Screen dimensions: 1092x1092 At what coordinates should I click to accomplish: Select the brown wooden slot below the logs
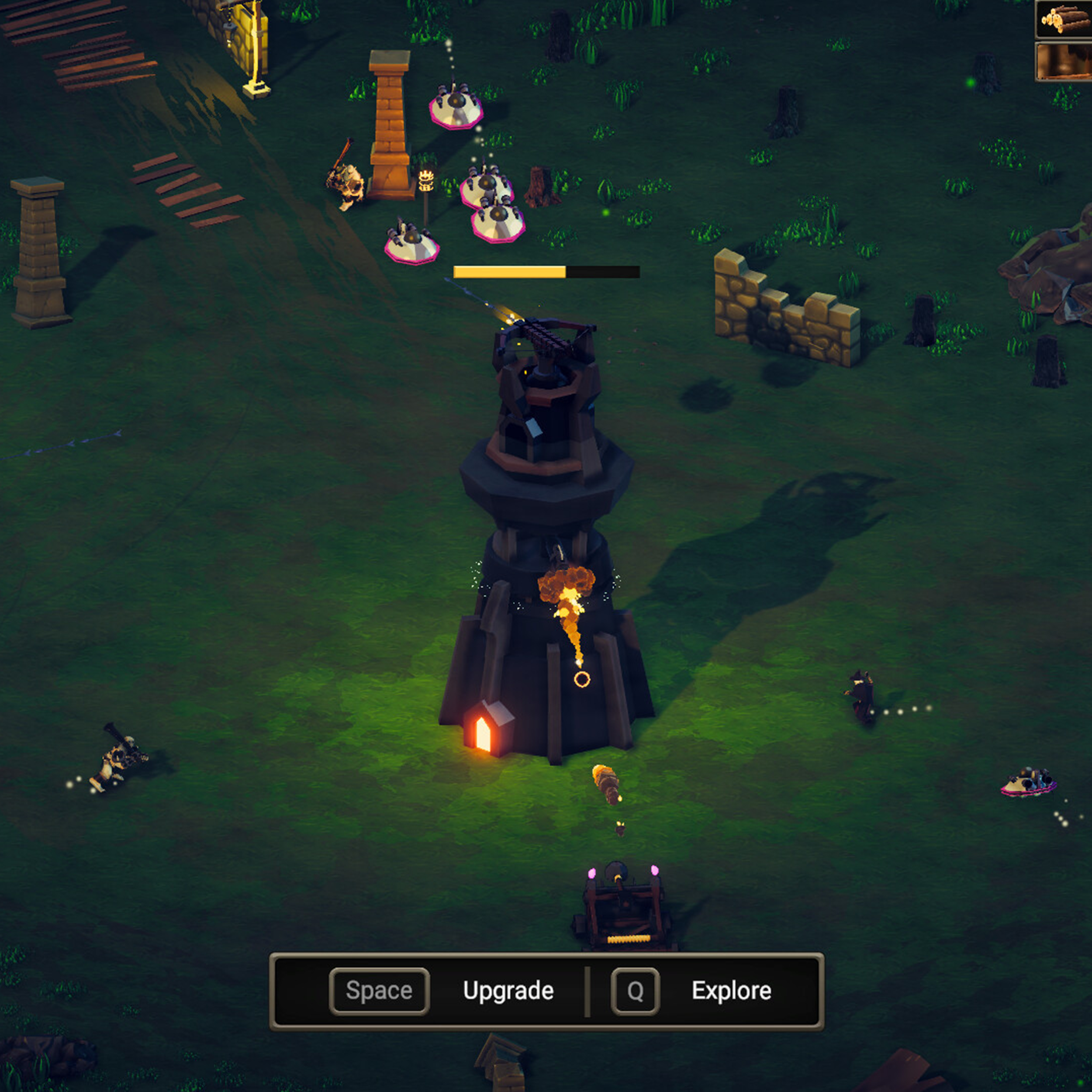[x=1064, y=61]
